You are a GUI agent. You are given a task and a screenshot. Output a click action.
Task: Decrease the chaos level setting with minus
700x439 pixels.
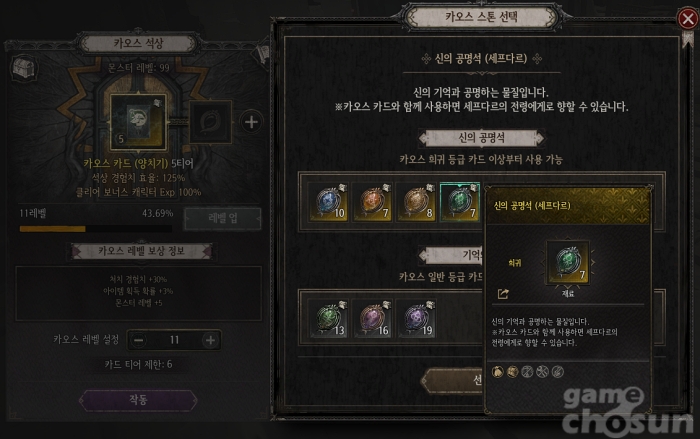(137, 340)
